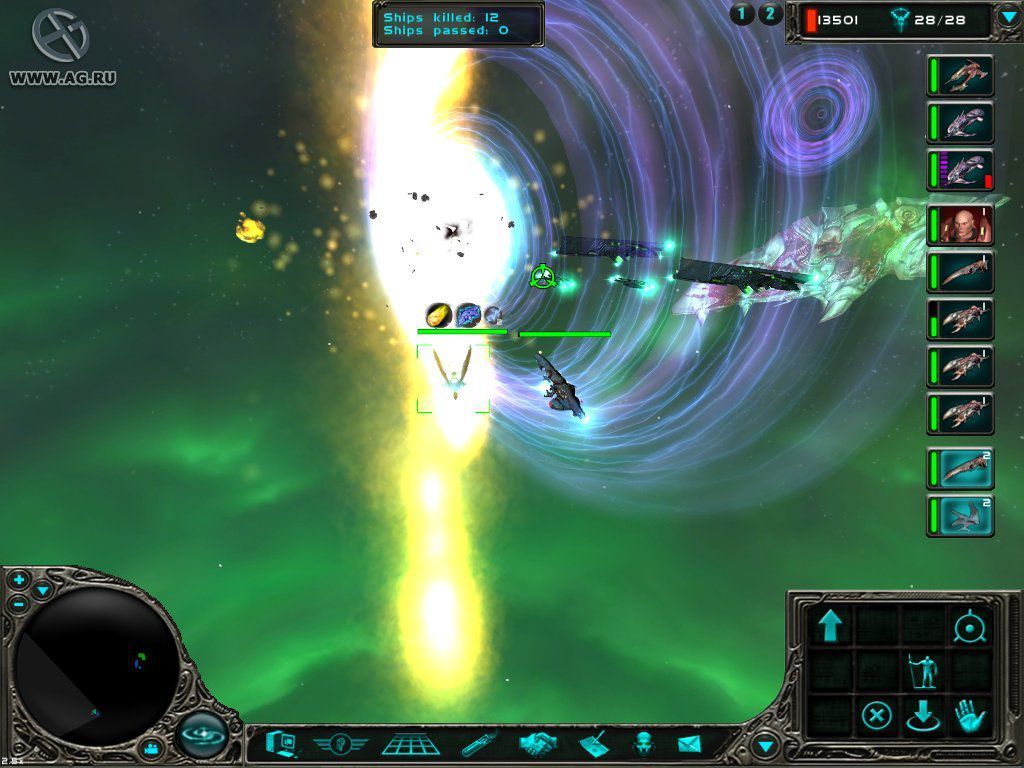Screen dimensions: 1024x768
Task: Select the standing humanoid figure command
Action: pyautogui.click(x=922, y=671)
